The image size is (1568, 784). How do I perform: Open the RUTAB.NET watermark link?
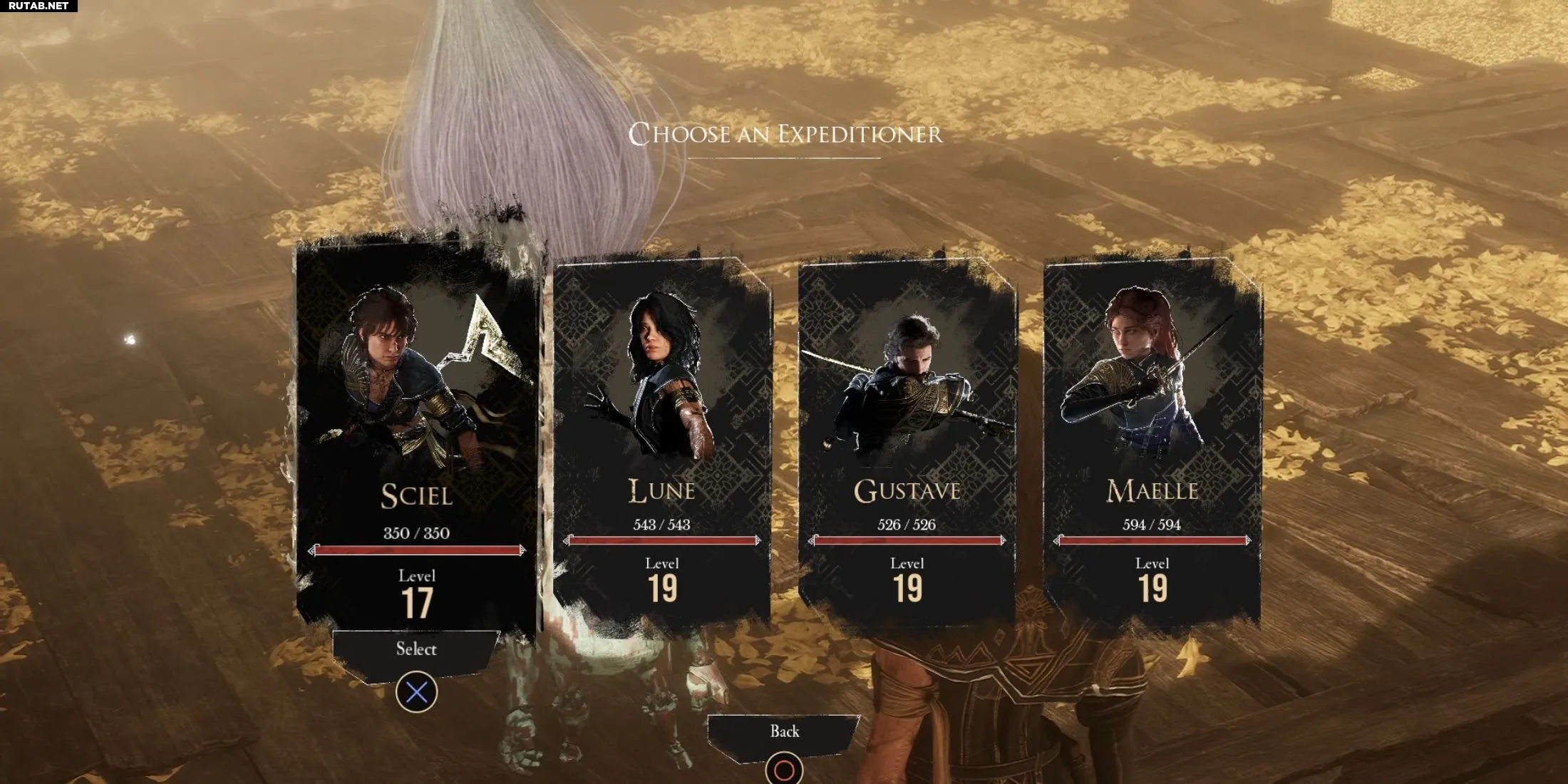pyautogui.click(x=38, y=6)
